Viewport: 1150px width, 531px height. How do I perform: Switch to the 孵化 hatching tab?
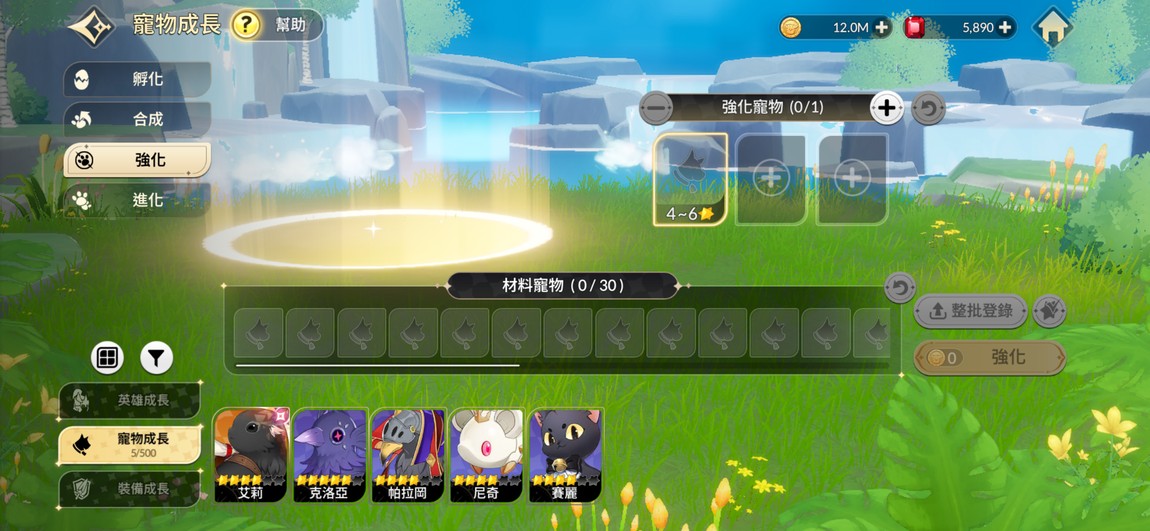point(137,80)
